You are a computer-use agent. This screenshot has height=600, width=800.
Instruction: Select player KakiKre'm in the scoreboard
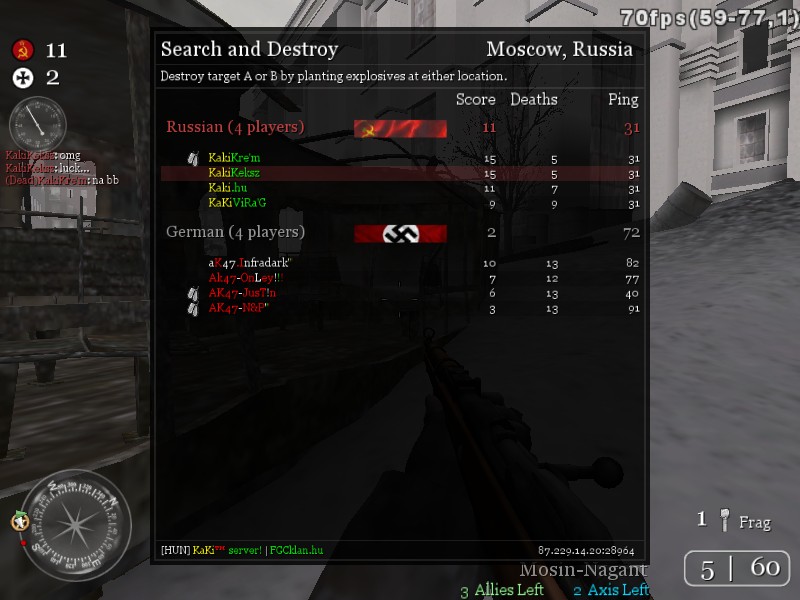tap(234, 158)
